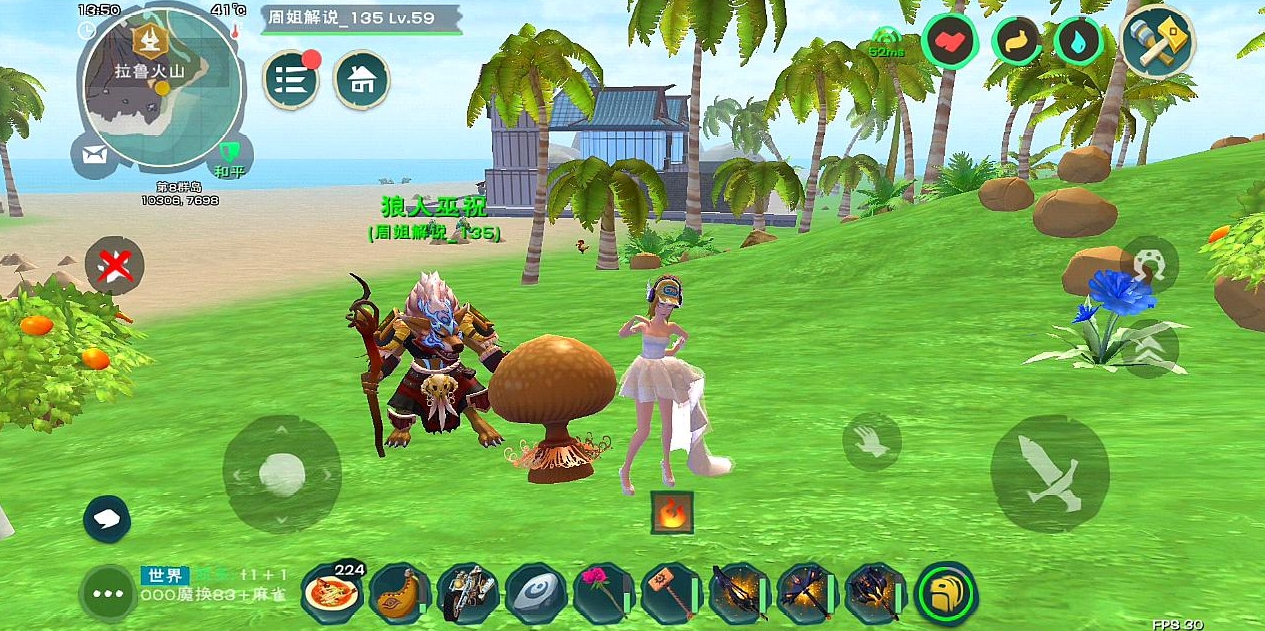This screenshot has height=631, width=1265.
Task: Select the pink rose hotbar slot
Action: (601, 594)
